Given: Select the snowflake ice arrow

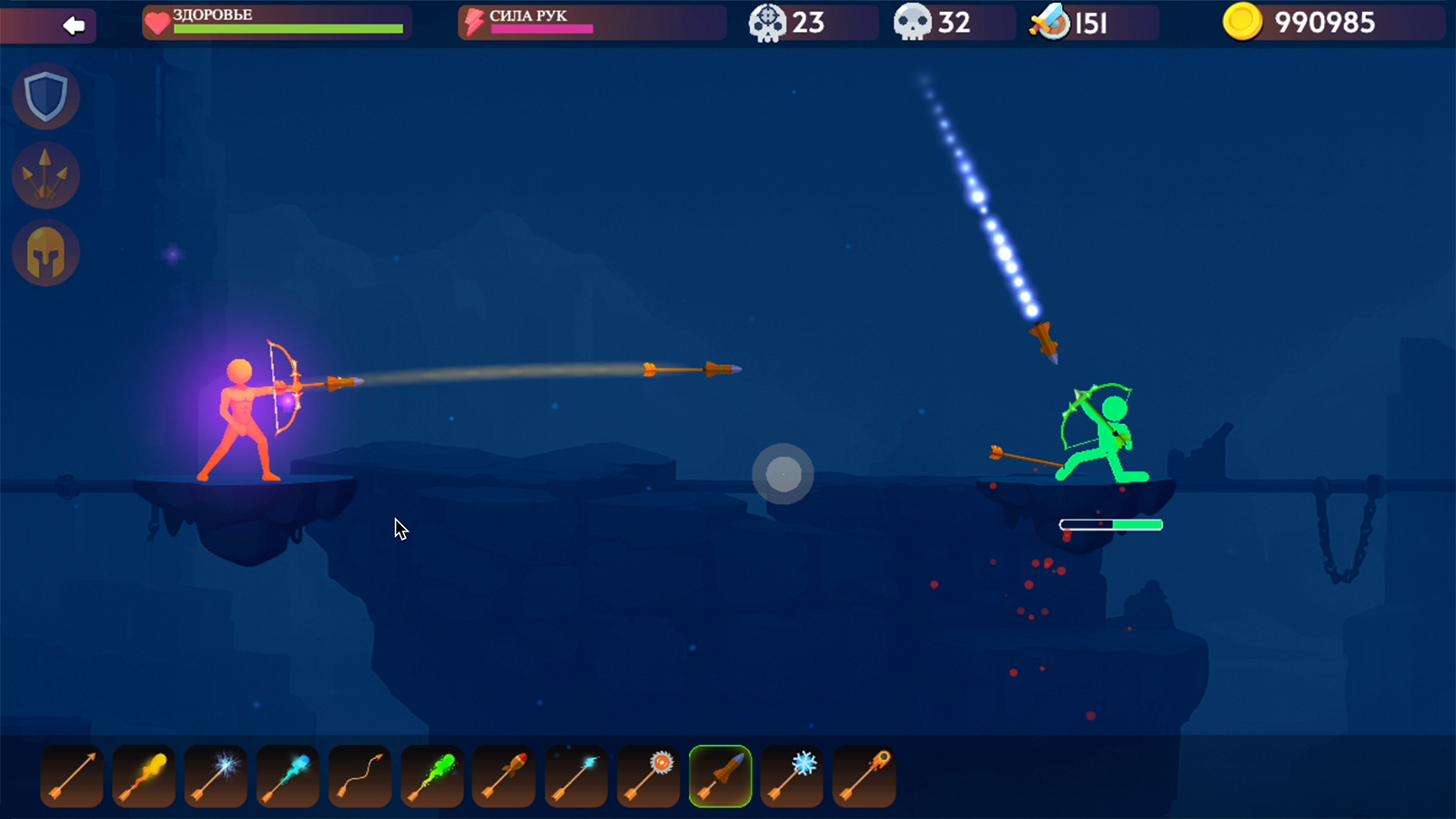Looking at the screenshot, I should click(791, 775).
